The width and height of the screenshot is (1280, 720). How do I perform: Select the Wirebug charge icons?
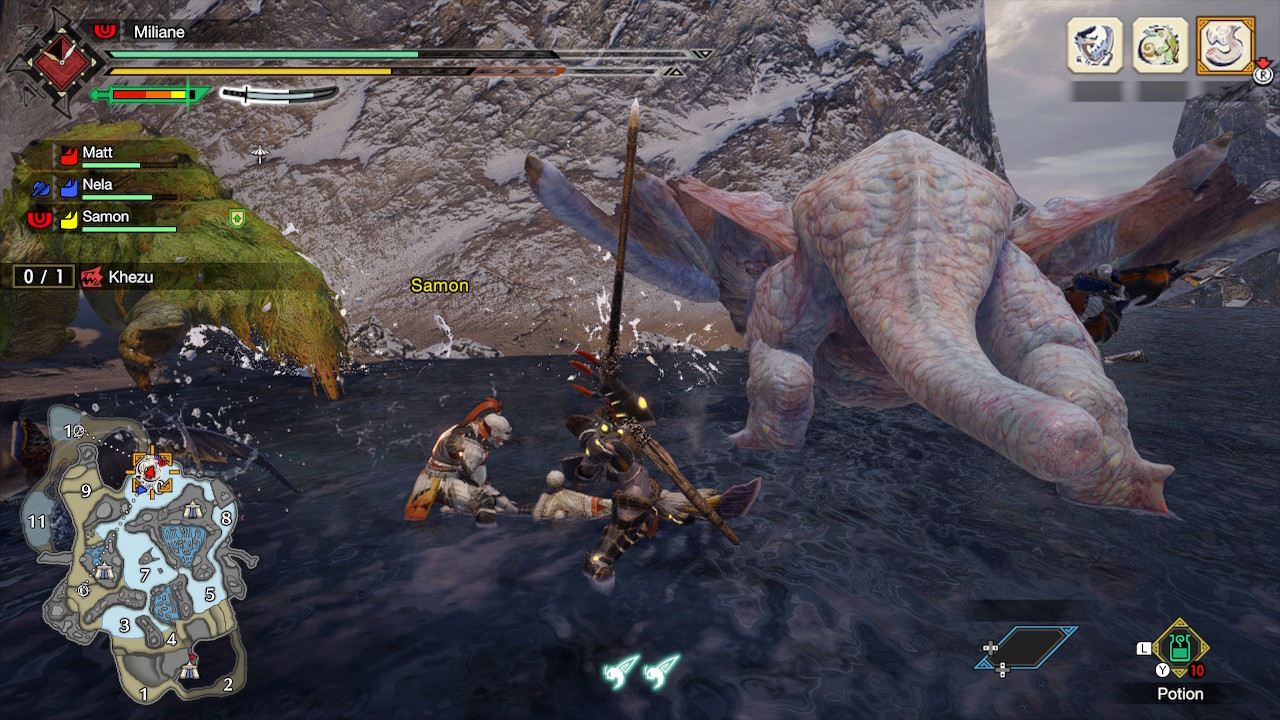641,670
